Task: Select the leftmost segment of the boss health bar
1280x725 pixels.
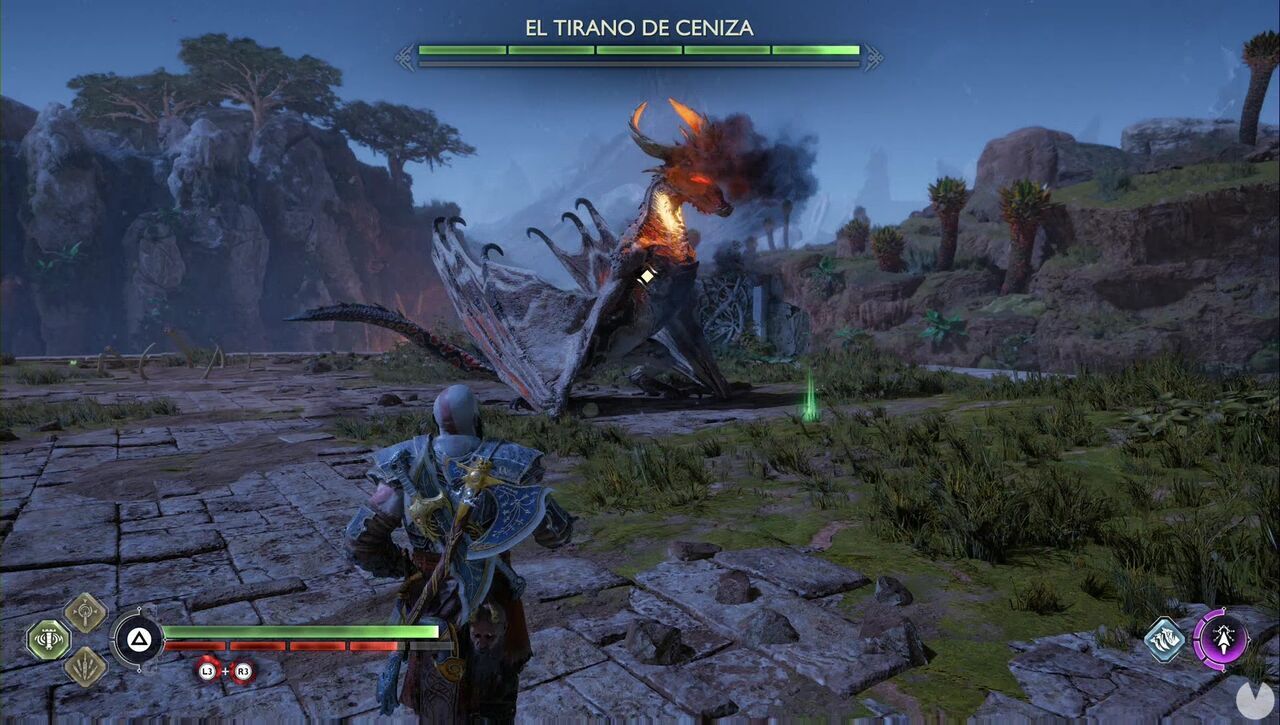Action: pyautogui.click(x=460, y=48)
